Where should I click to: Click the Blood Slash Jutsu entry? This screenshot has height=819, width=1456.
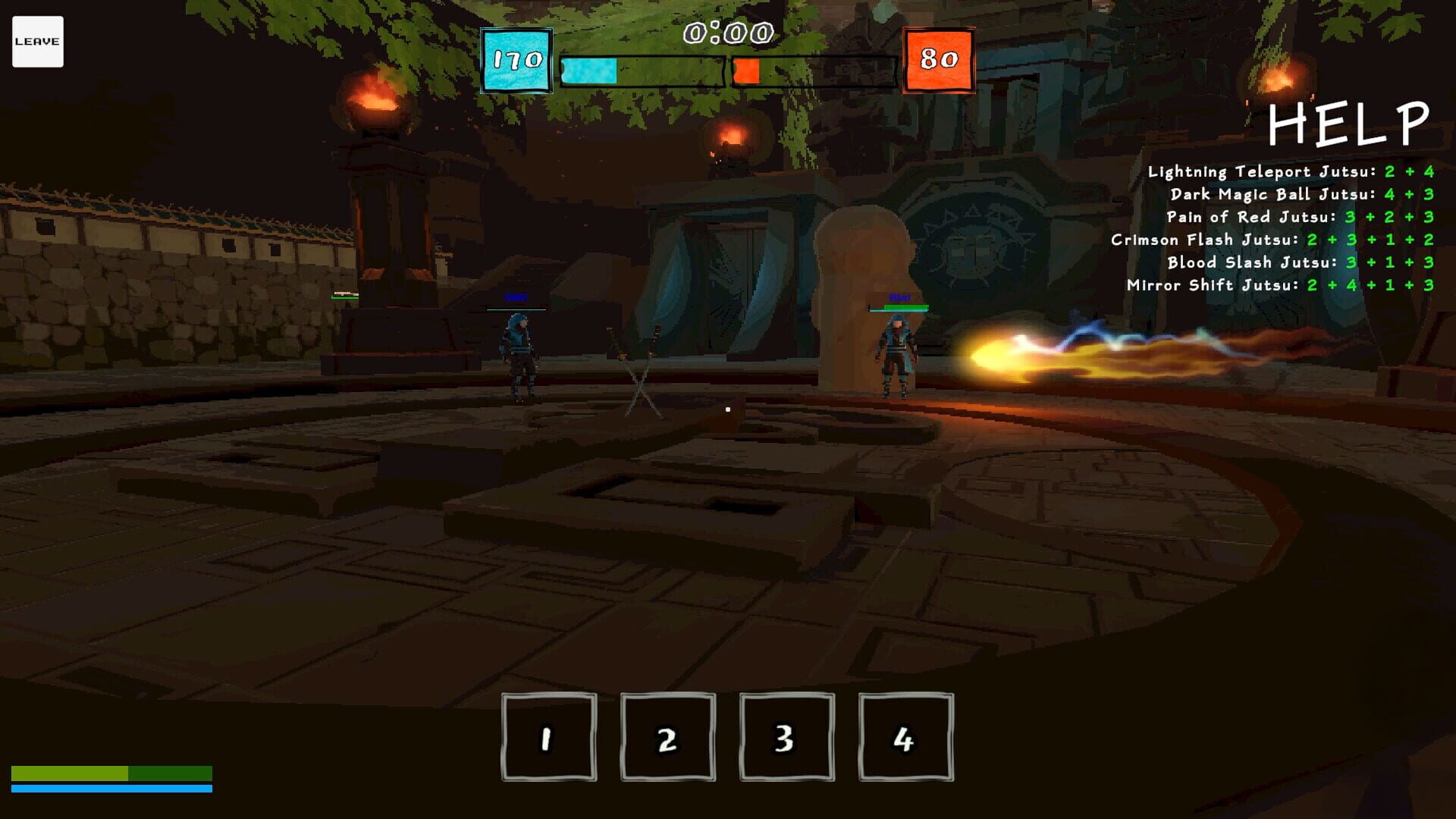[x=1301, y=263]
